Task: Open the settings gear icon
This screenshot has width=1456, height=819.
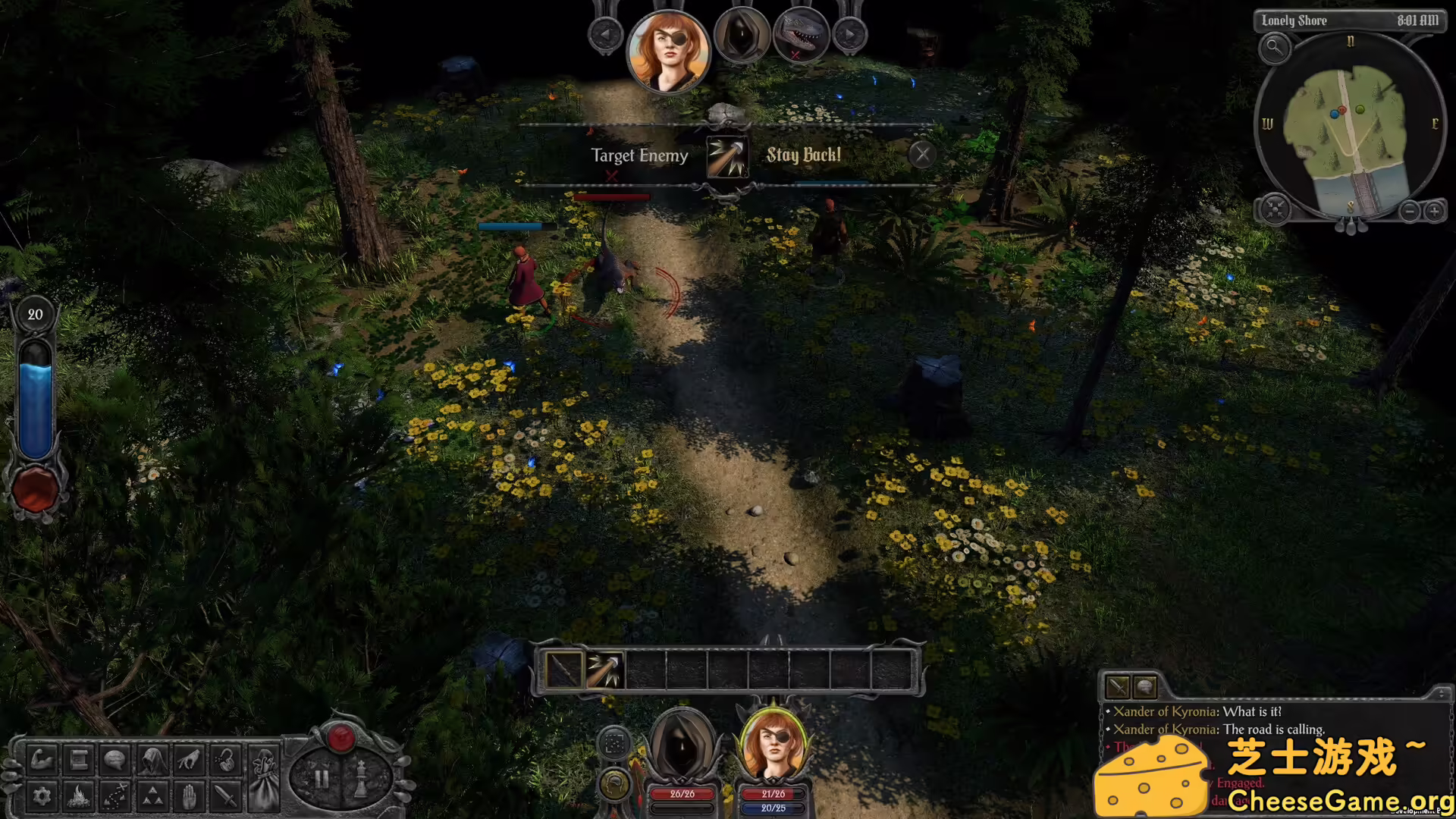Action: tap(42, 796)
